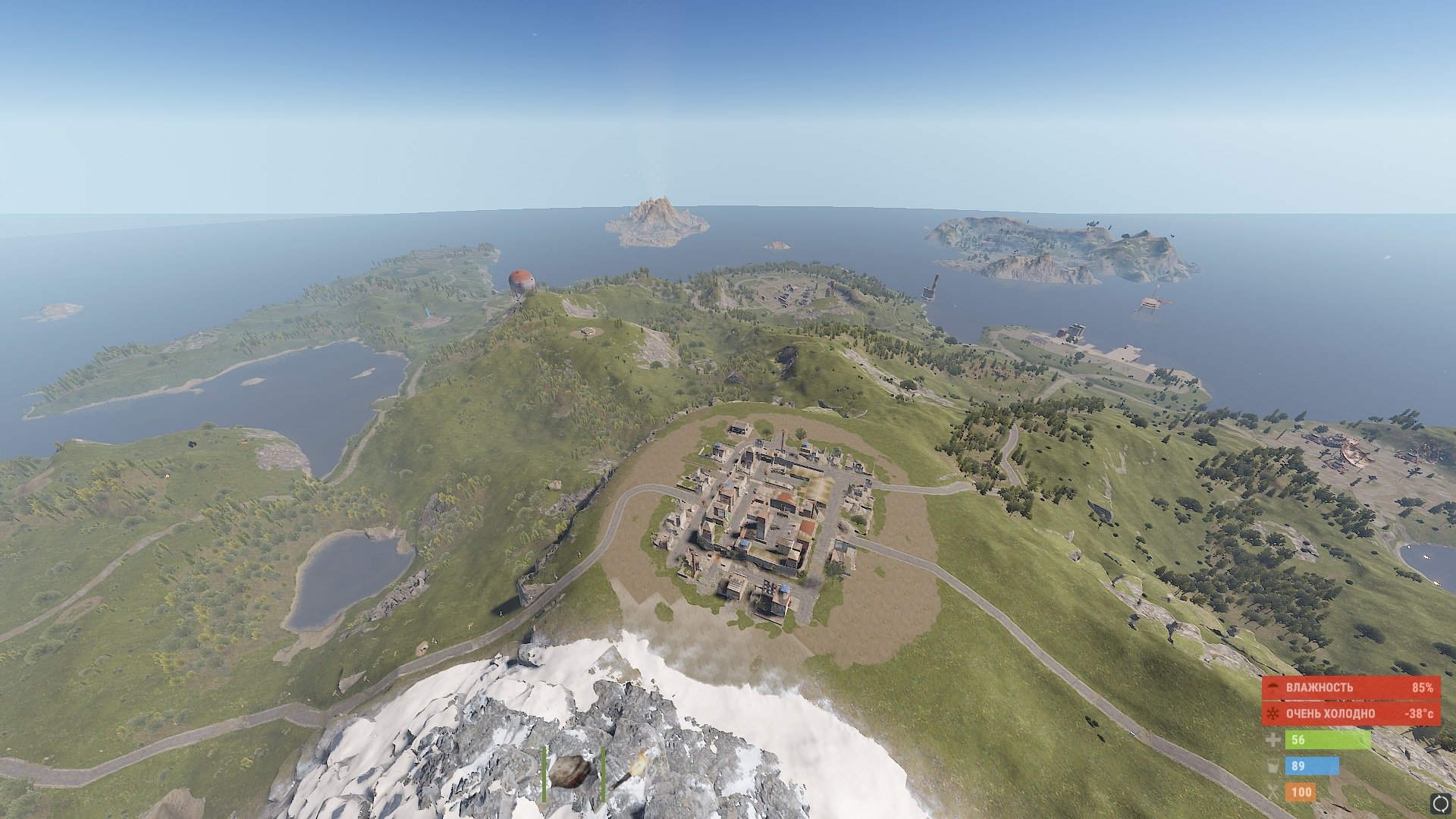Click the circular arrows refresh icon
Screen dimensions: 1456x819
click(x=1440, y=802)
